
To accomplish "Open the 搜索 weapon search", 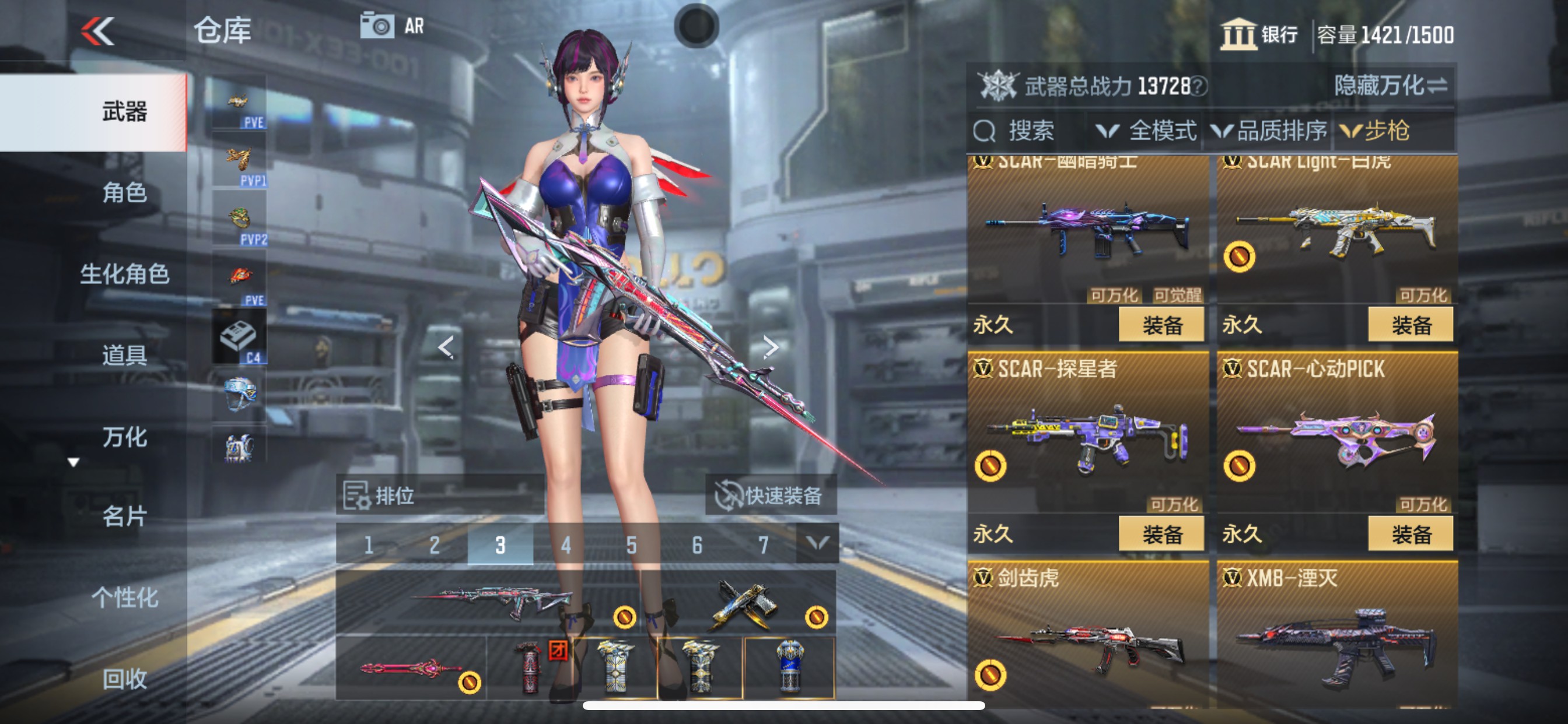I will click(x=1018, y=130).
